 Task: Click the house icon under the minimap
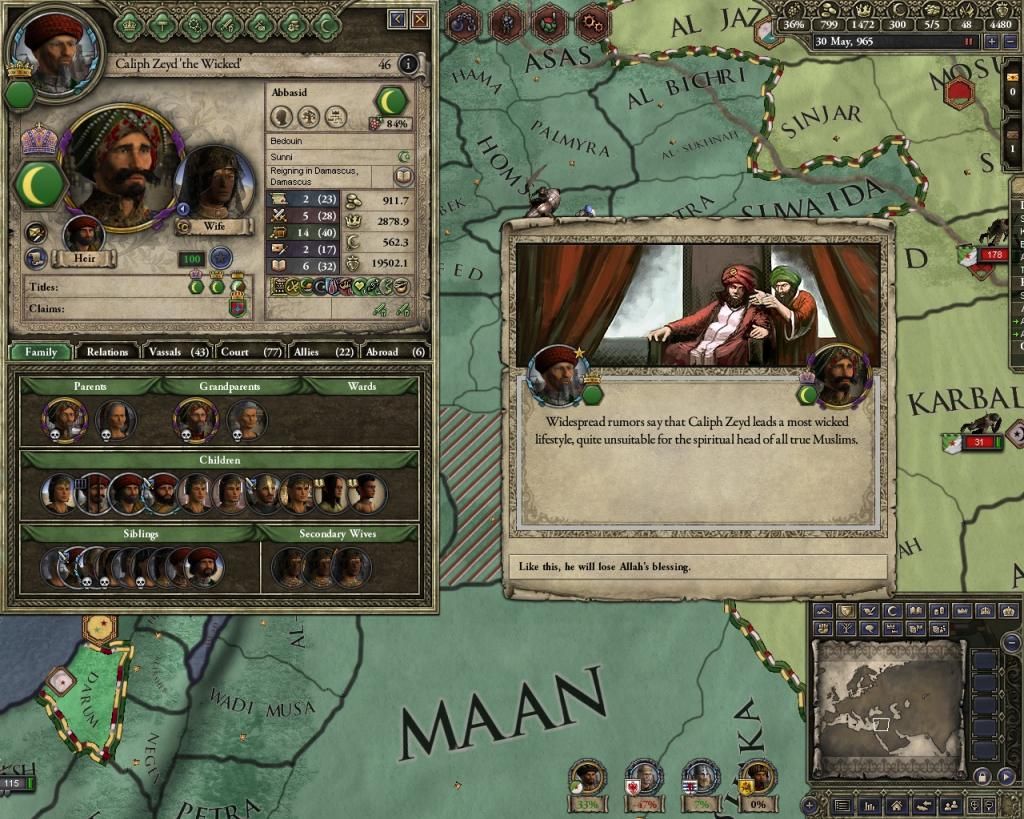pyautogui.click(x=897, y=804)
